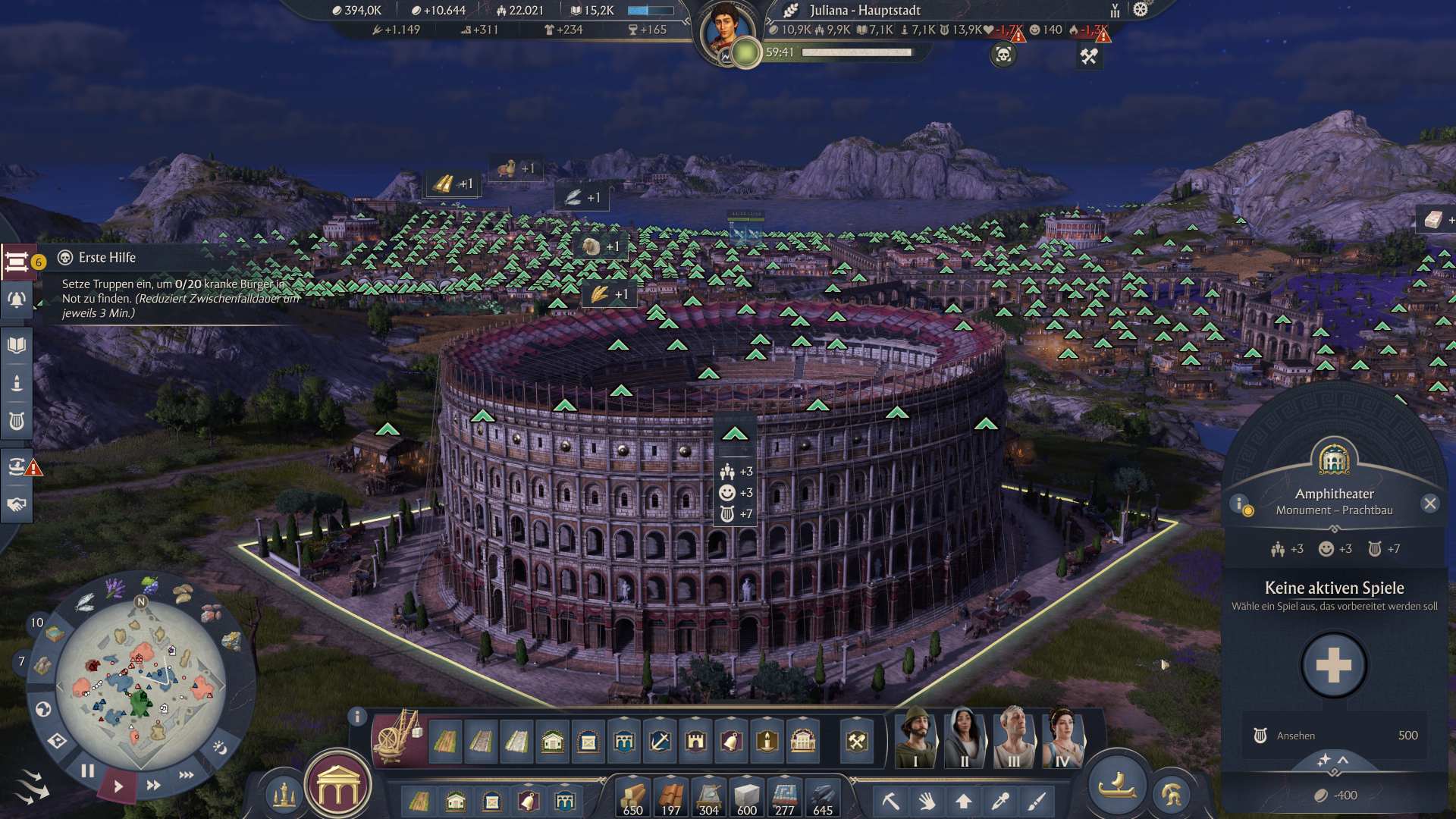This screenshot has height=819, width=1456.
Task: Pause the game speed
Action: [x=88, y=771]
